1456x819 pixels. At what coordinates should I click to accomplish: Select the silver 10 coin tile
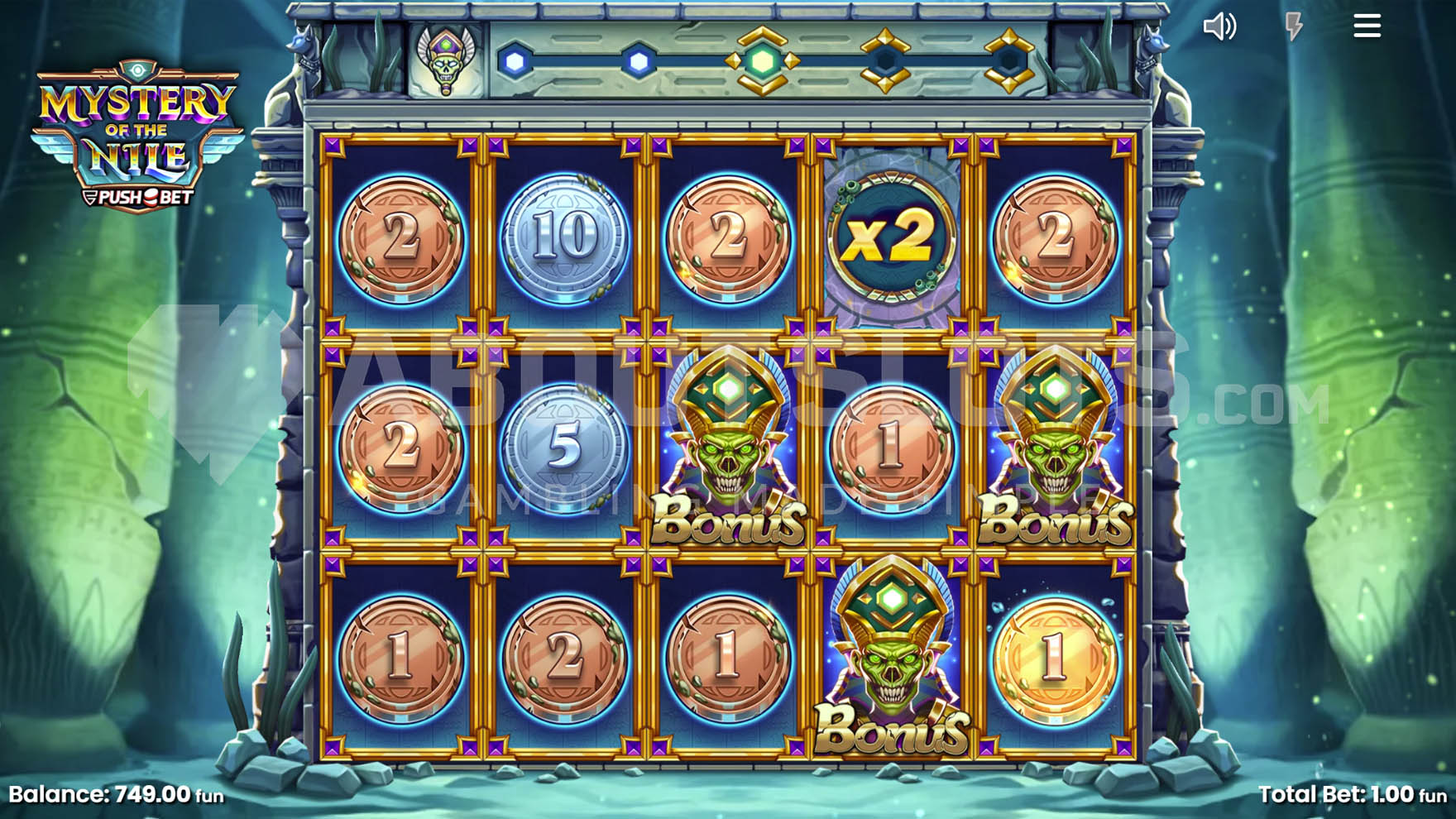pyautogui.click(x=565, y=238)
